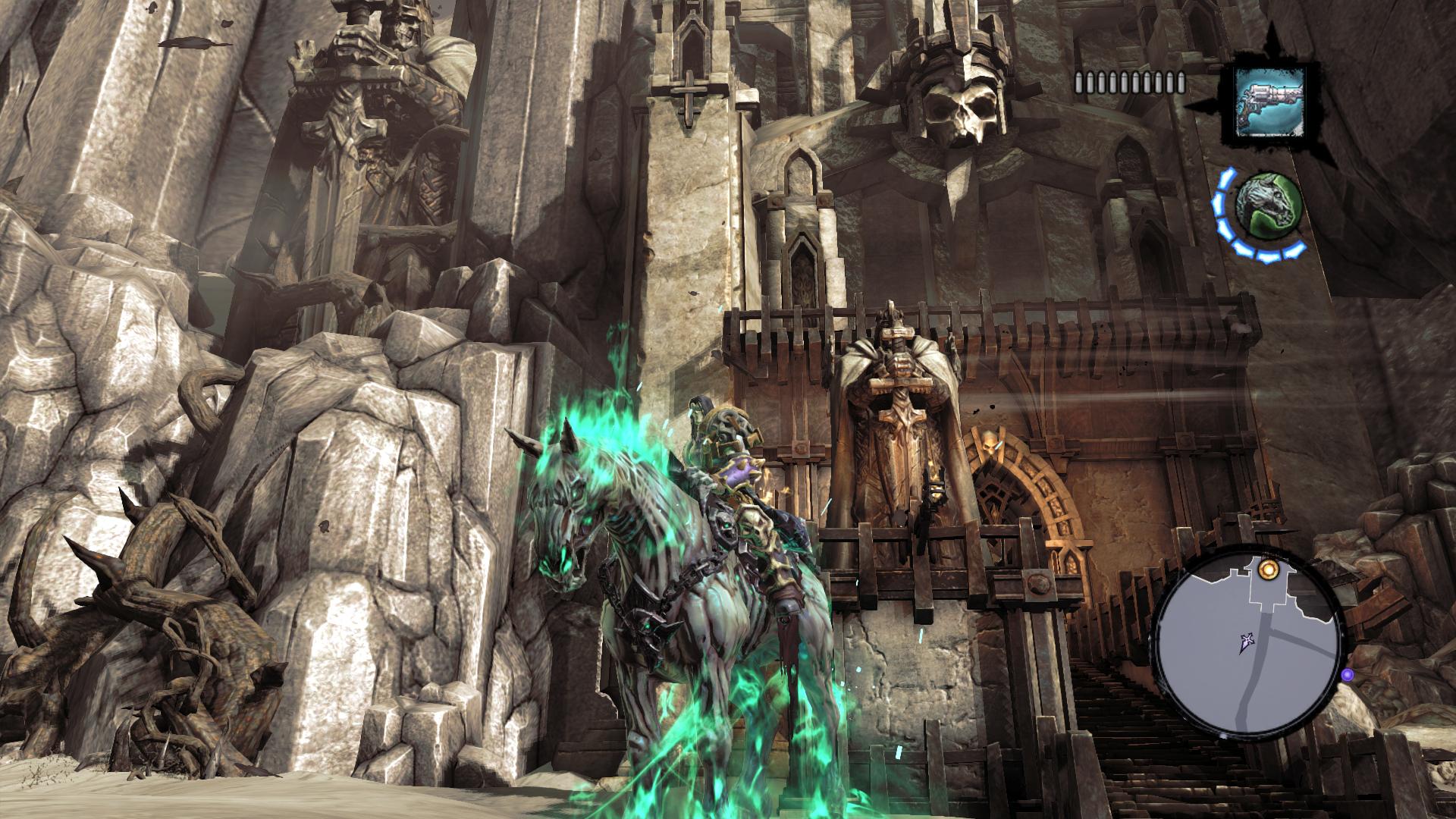The height and width of the screenshot is (819, 1456).
Task: Click the purple dot beside the minimap
Action: 1347,674
